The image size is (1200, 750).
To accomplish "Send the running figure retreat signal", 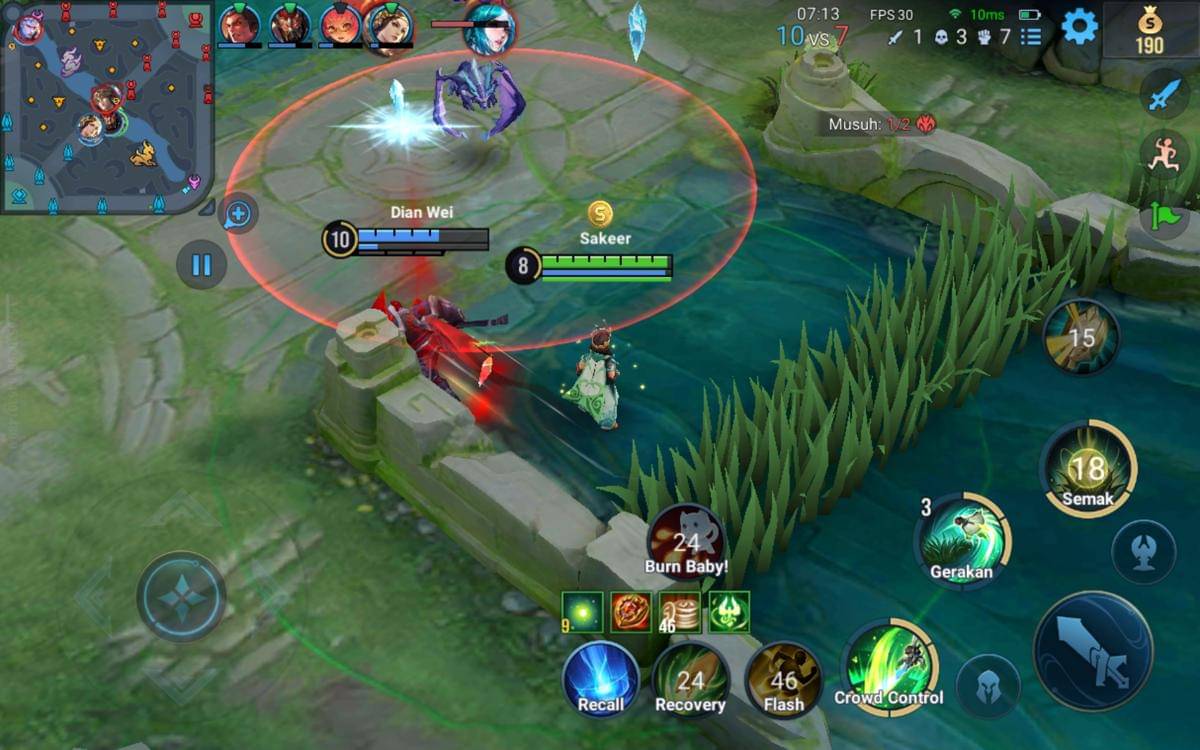I will pos(1163,155).
